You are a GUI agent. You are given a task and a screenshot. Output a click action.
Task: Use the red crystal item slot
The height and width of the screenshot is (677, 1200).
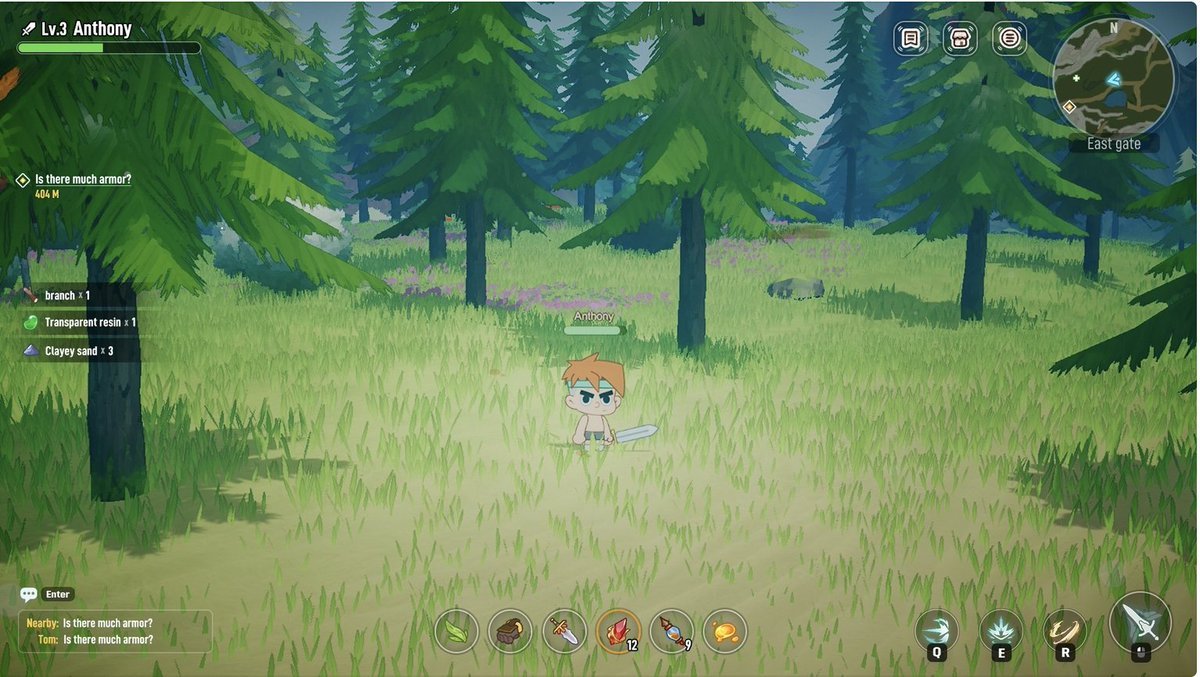618,632
